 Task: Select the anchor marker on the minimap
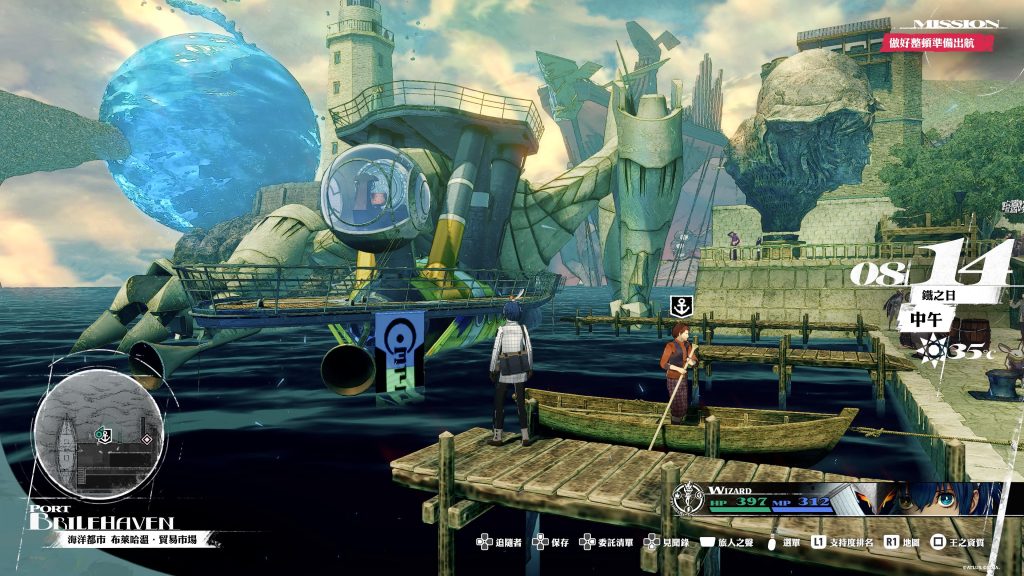(102, 434)
